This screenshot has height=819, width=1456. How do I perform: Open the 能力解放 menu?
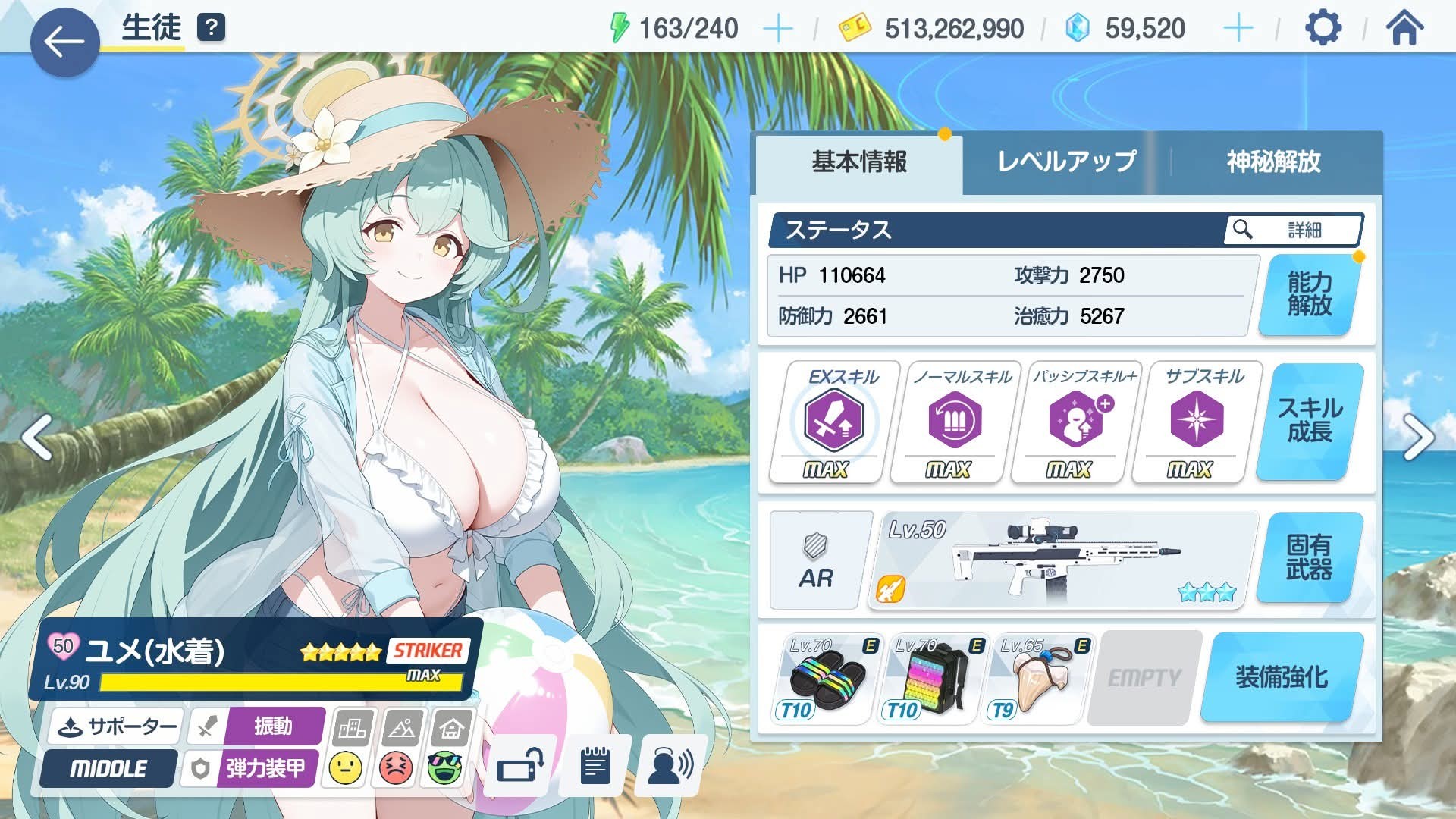point(1310,294)
